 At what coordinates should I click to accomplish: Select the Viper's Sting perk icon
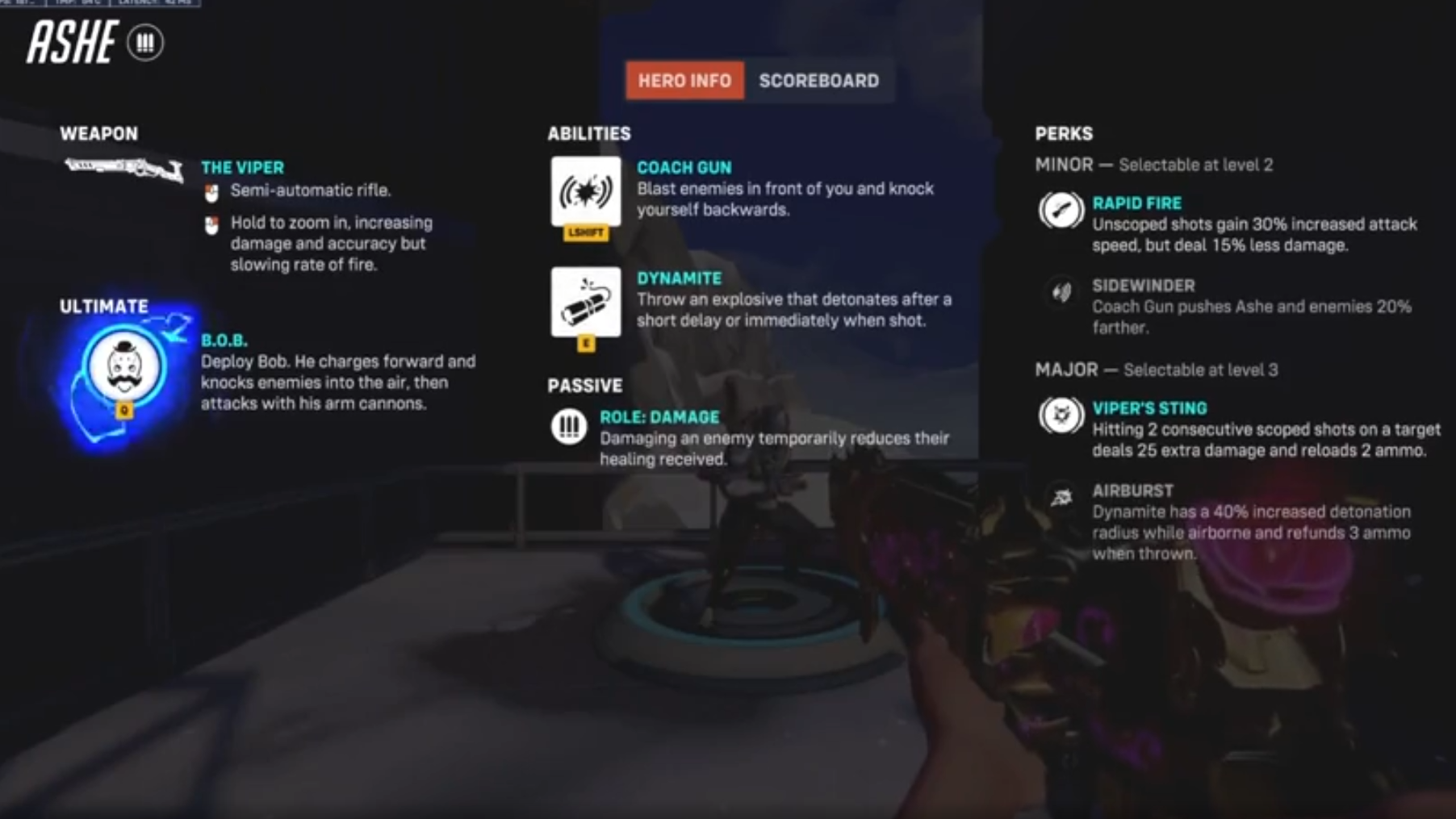(1060, 415)
